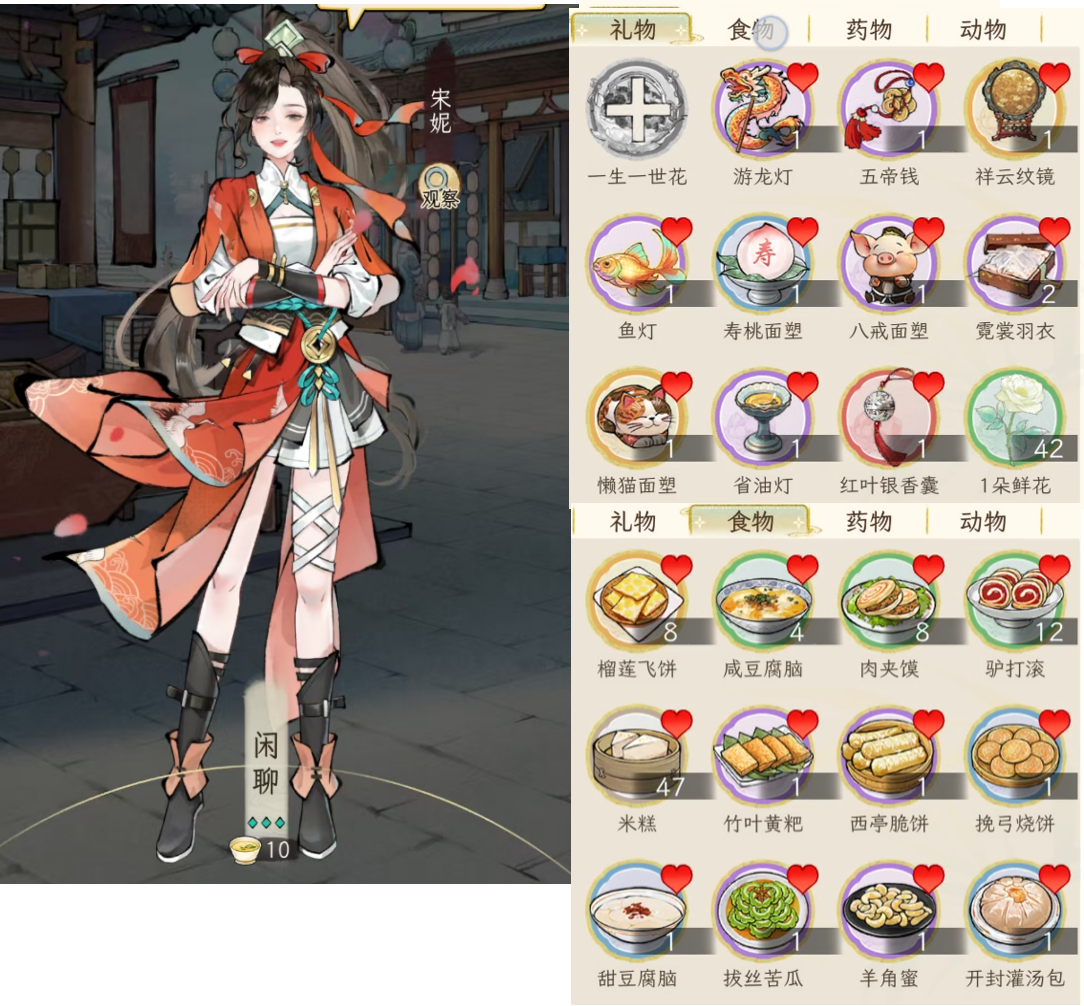
Task: Choose the 寿桃面塑 peach figurine
Action: [x=763, y=263]
